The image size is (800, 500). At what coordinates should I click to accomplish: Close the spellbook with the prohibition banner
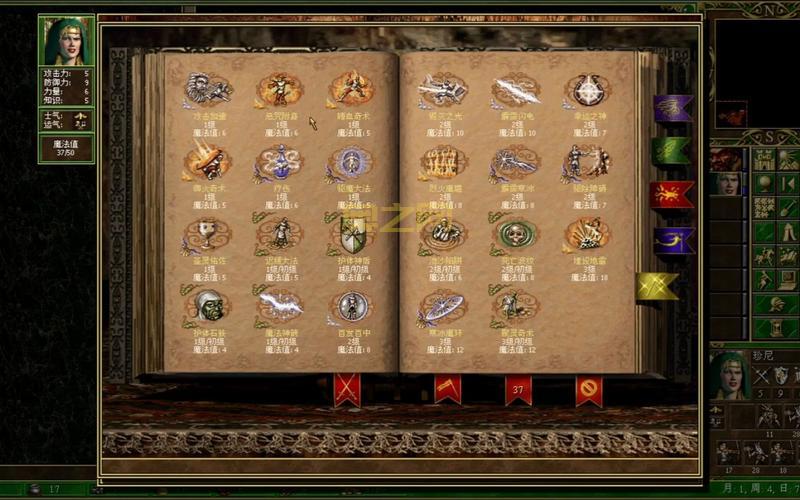point(589,388)
